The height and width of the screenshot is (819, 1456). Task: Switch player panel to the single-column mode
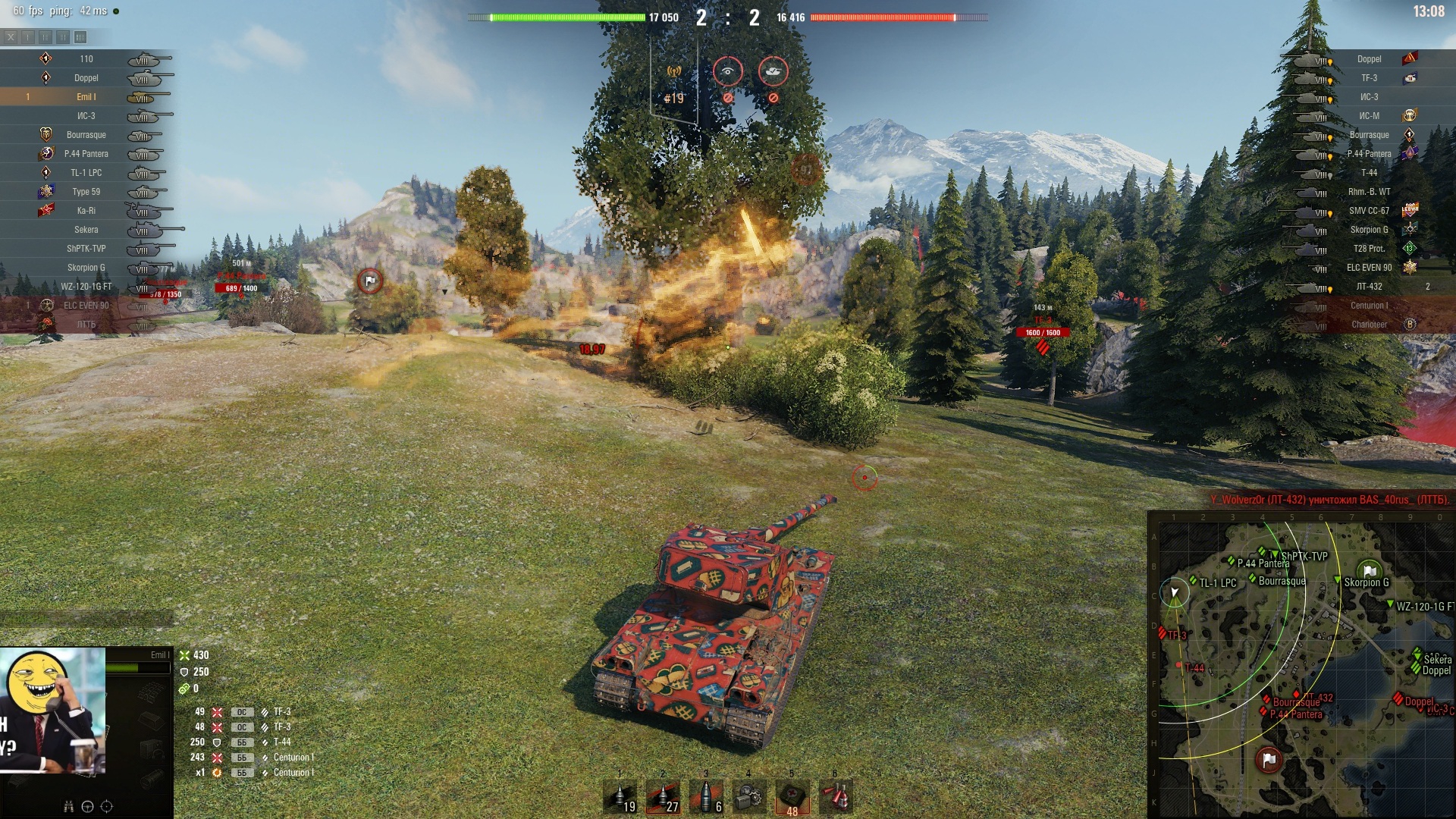28,37
